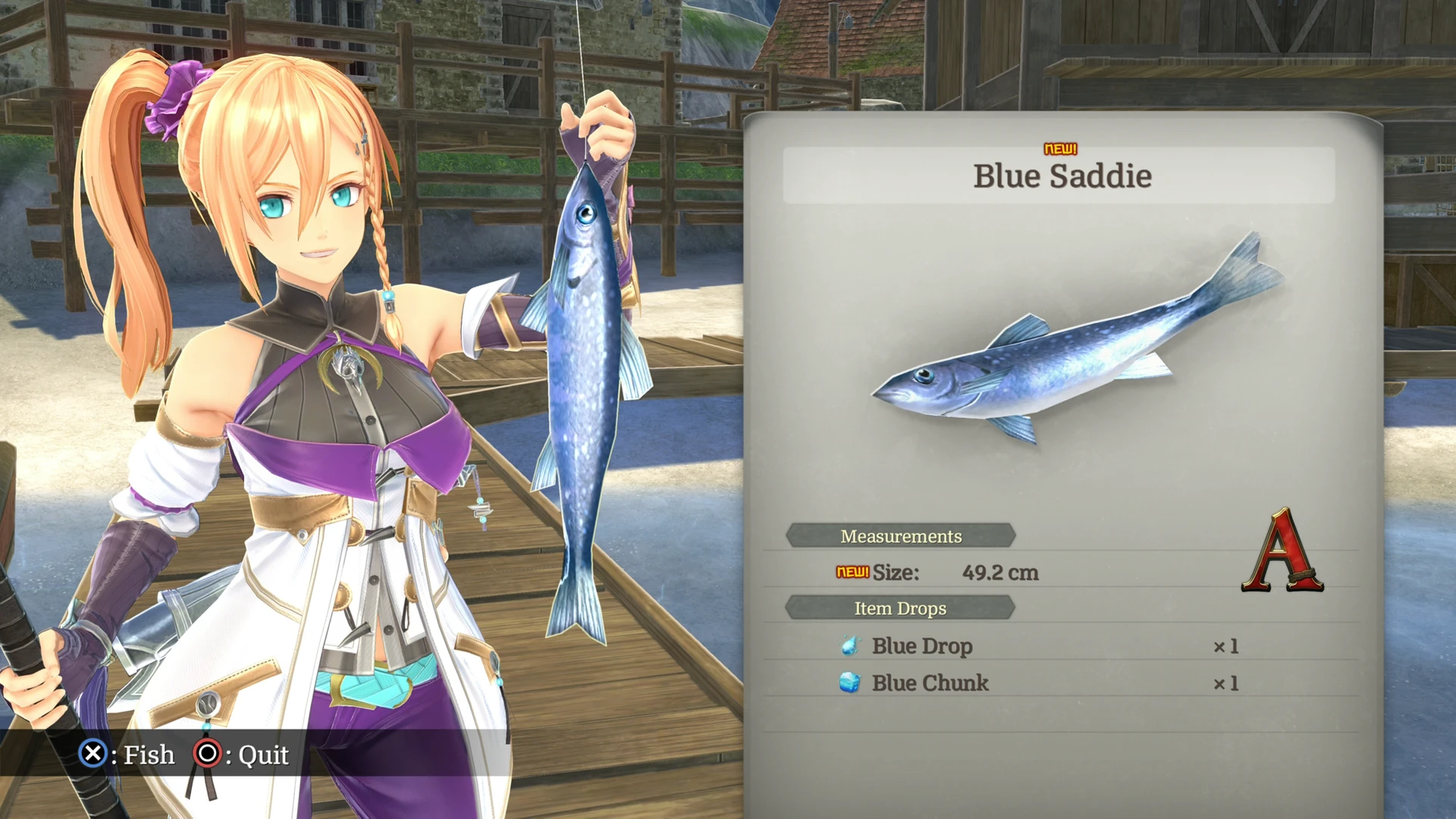Choose the Blue Saddie name banner

coord(1061,176)
